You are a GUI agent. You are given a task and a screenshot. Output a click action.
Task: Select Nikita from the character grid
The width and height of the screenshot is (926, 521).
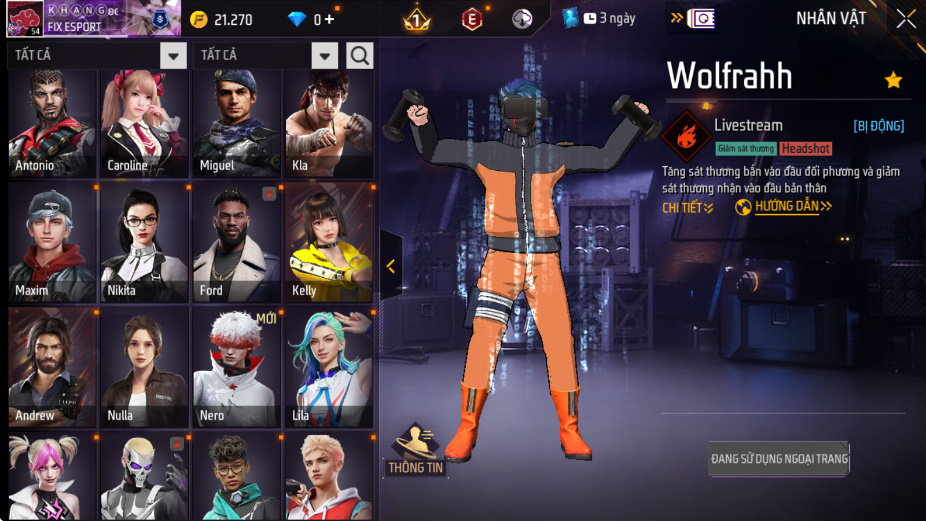144,243
